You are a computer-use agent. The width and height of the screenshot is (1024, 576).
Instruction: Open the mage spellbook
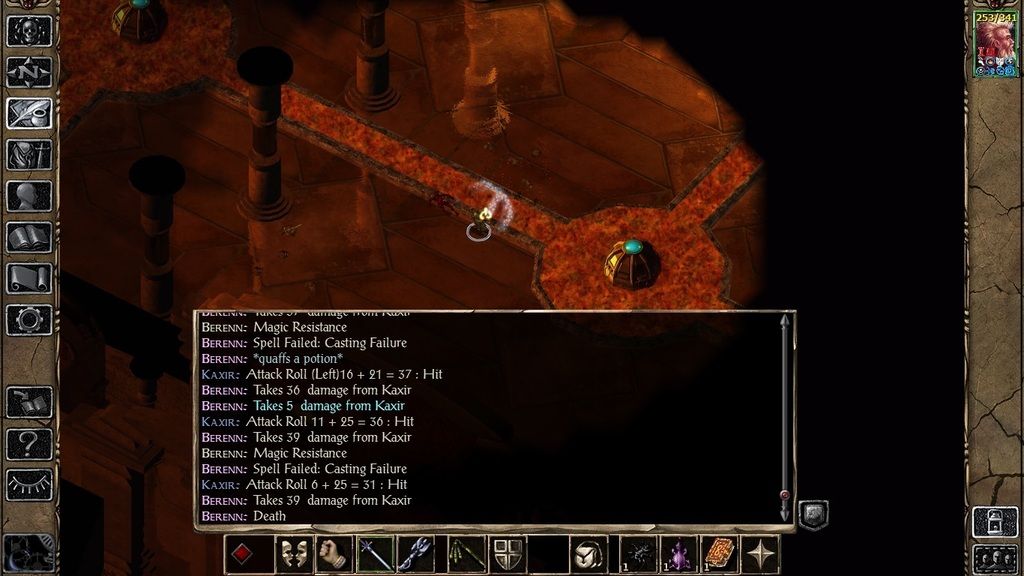[x=29, y=237]
